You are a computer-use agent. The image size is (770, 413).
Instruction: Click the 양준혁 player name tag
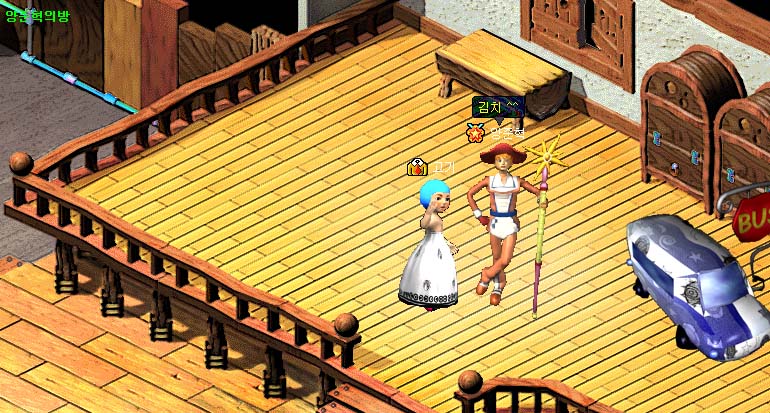tap(506, 131)
